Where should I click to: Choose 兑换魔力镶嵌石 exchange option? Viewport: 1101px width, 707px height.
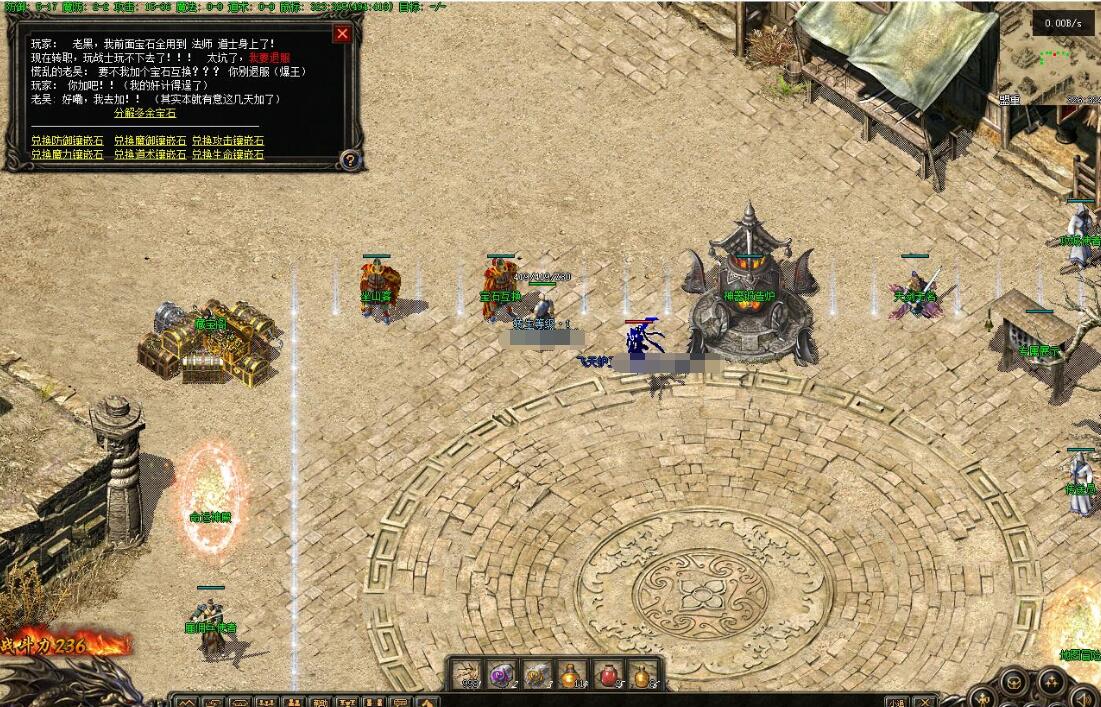pos(67,155)
